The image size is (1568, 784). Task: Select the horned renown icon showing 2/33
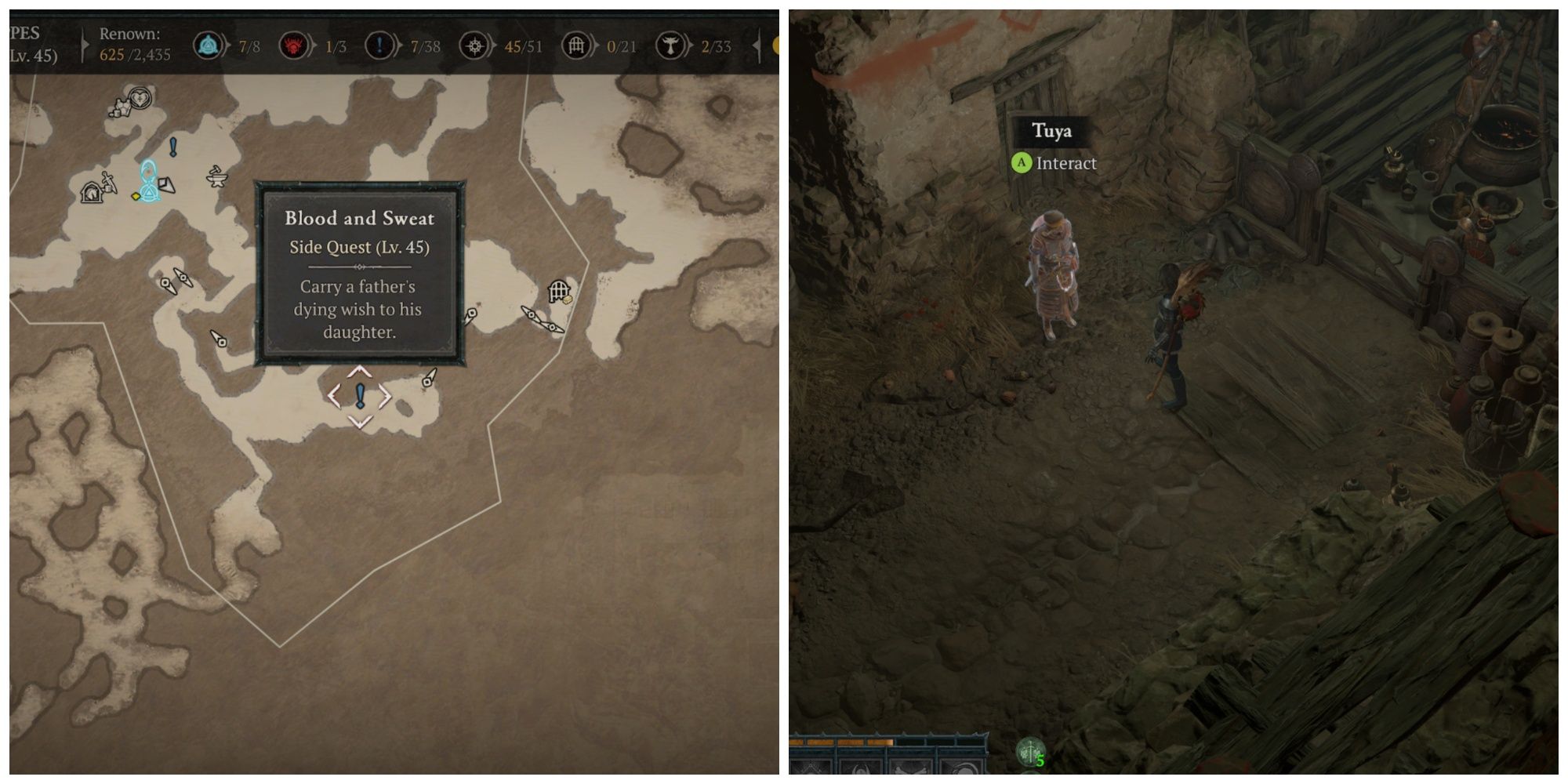670,46
